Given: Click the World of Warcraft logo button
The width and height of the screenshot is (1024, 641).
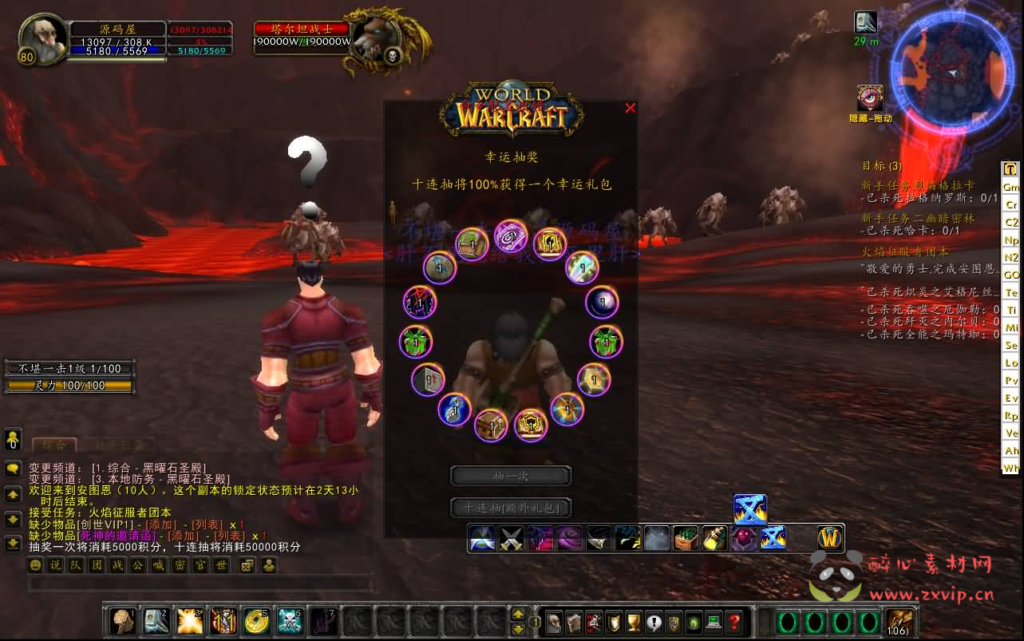Looking at the screenshot, I should (829, 538).
